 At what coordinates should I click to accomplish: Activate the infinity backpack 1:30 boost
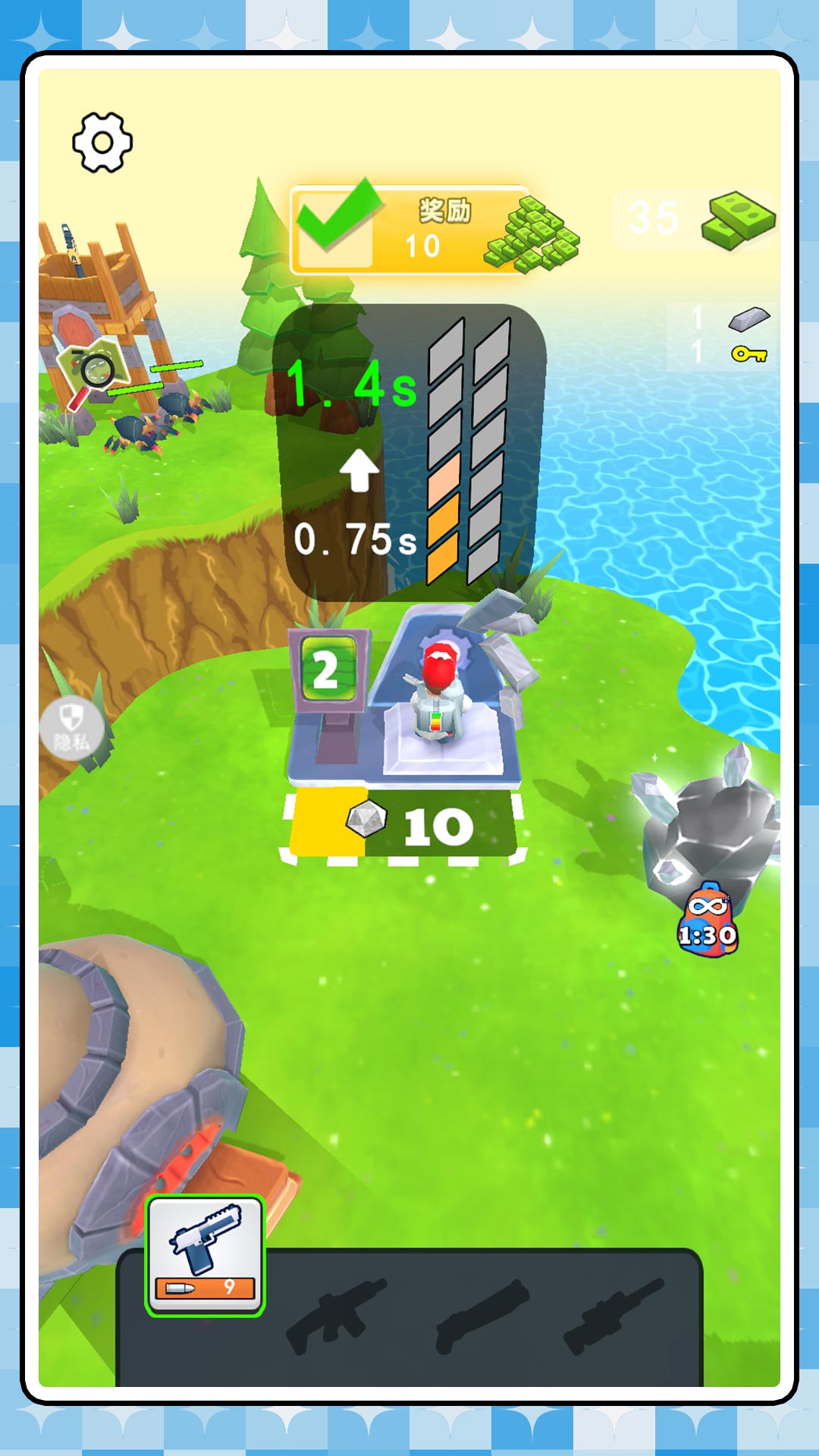(708, 921)
